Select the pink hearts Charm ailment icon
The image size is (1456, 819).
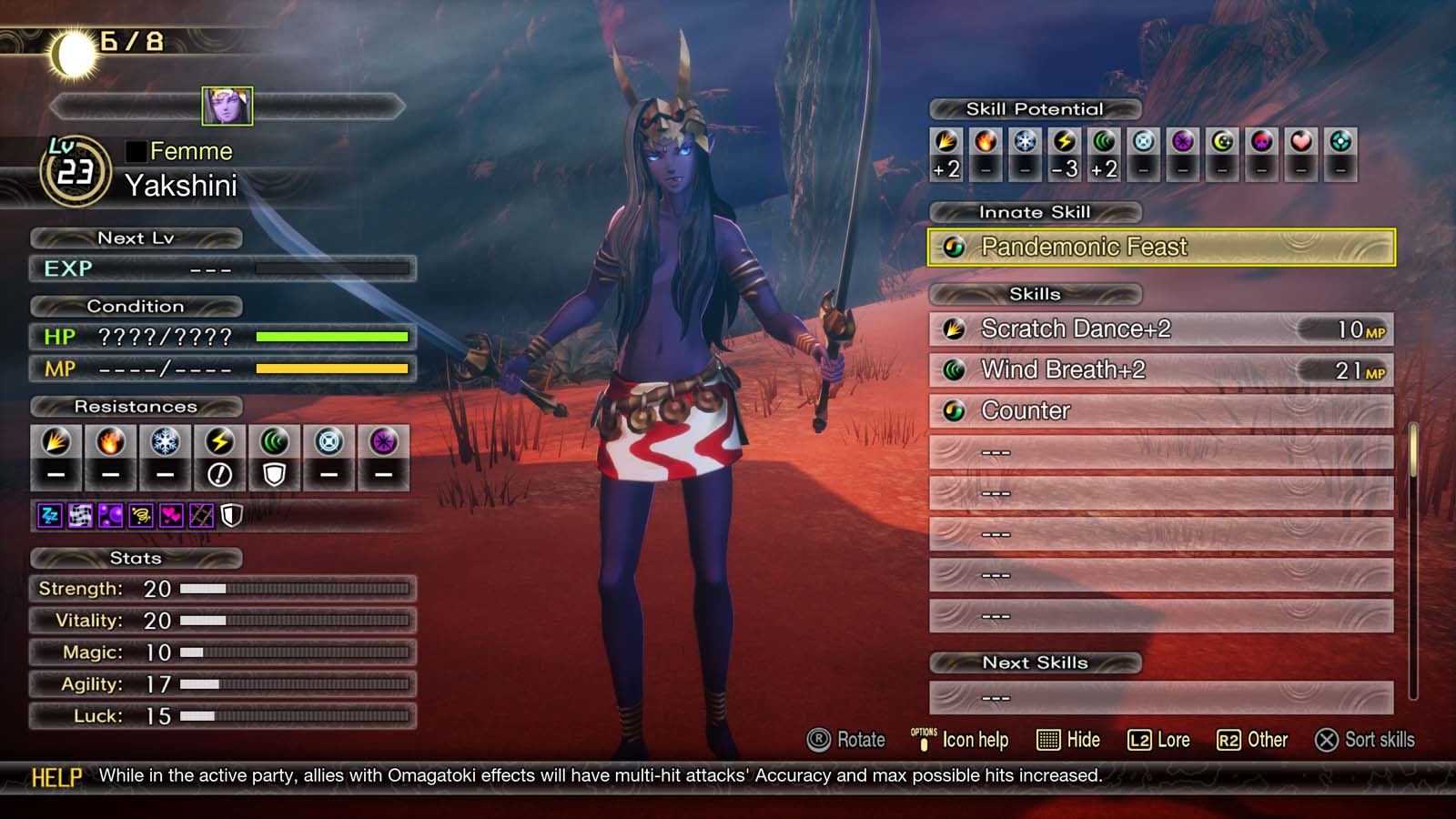click(x=170, y=514)
